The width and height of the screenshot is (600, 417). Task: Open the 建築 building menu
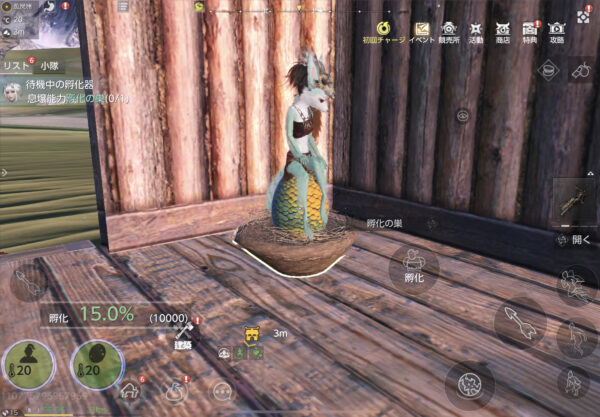pyautogui.click(x=183, y=333)
